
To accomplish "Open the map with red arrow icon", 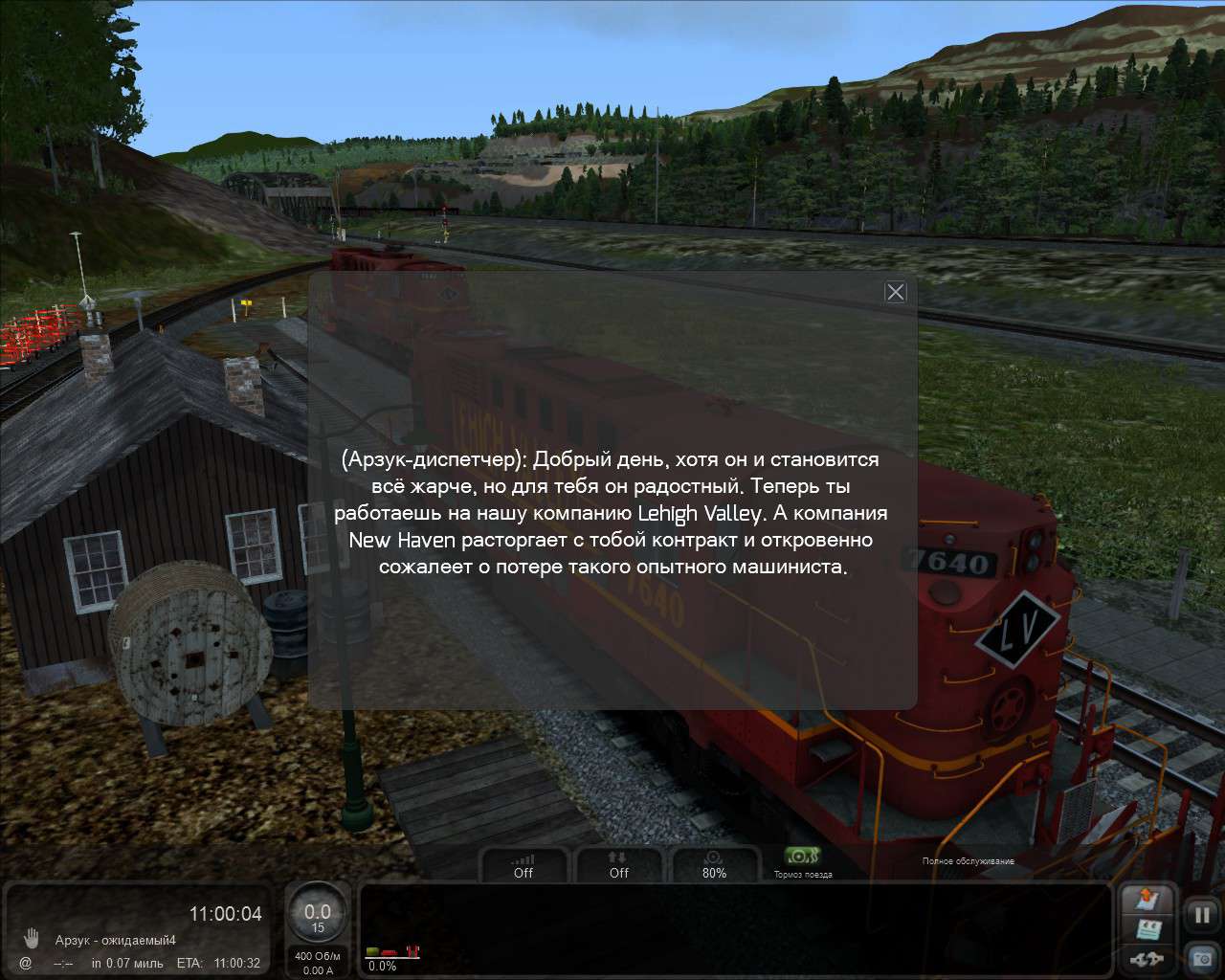I will [1147, 900].
